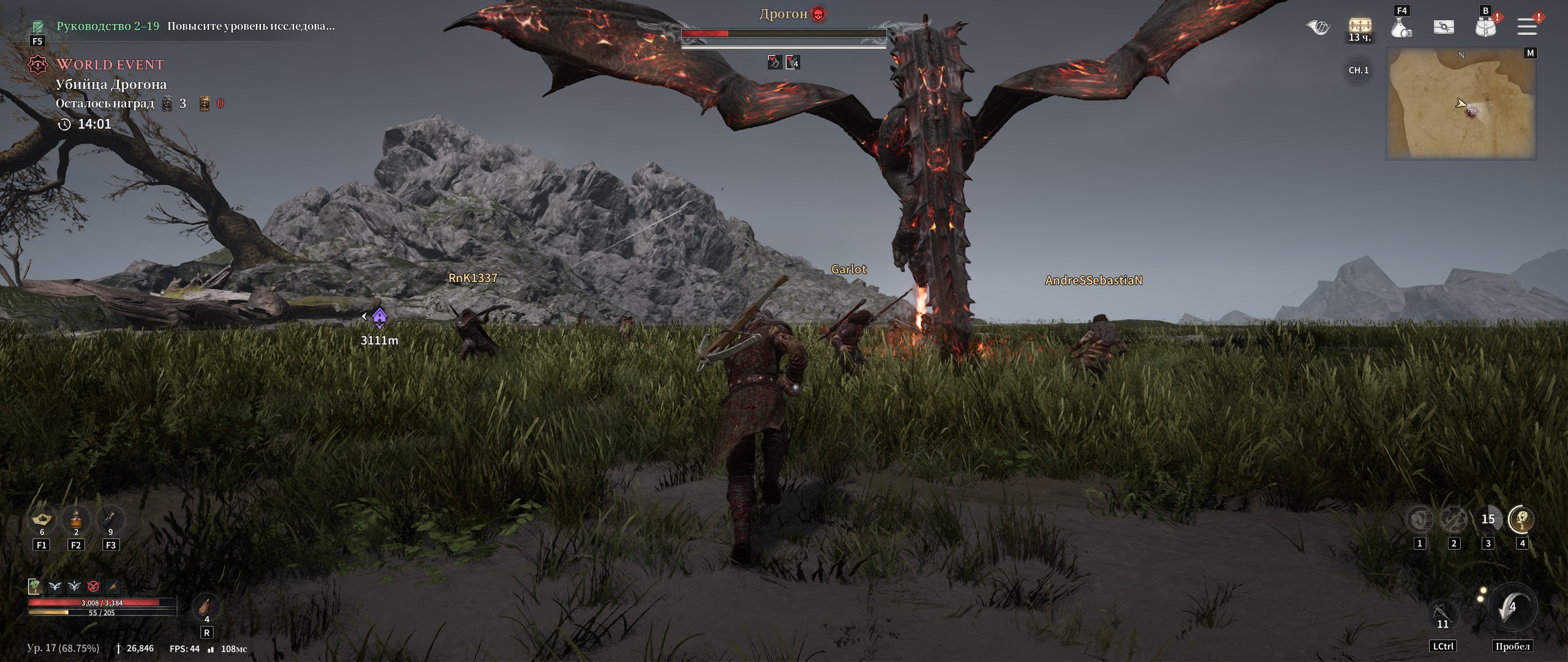The height and width of the screenshot is (662, 1568).
Task: Open the mail envelope icon
Action: click(x=1444, y=27)
